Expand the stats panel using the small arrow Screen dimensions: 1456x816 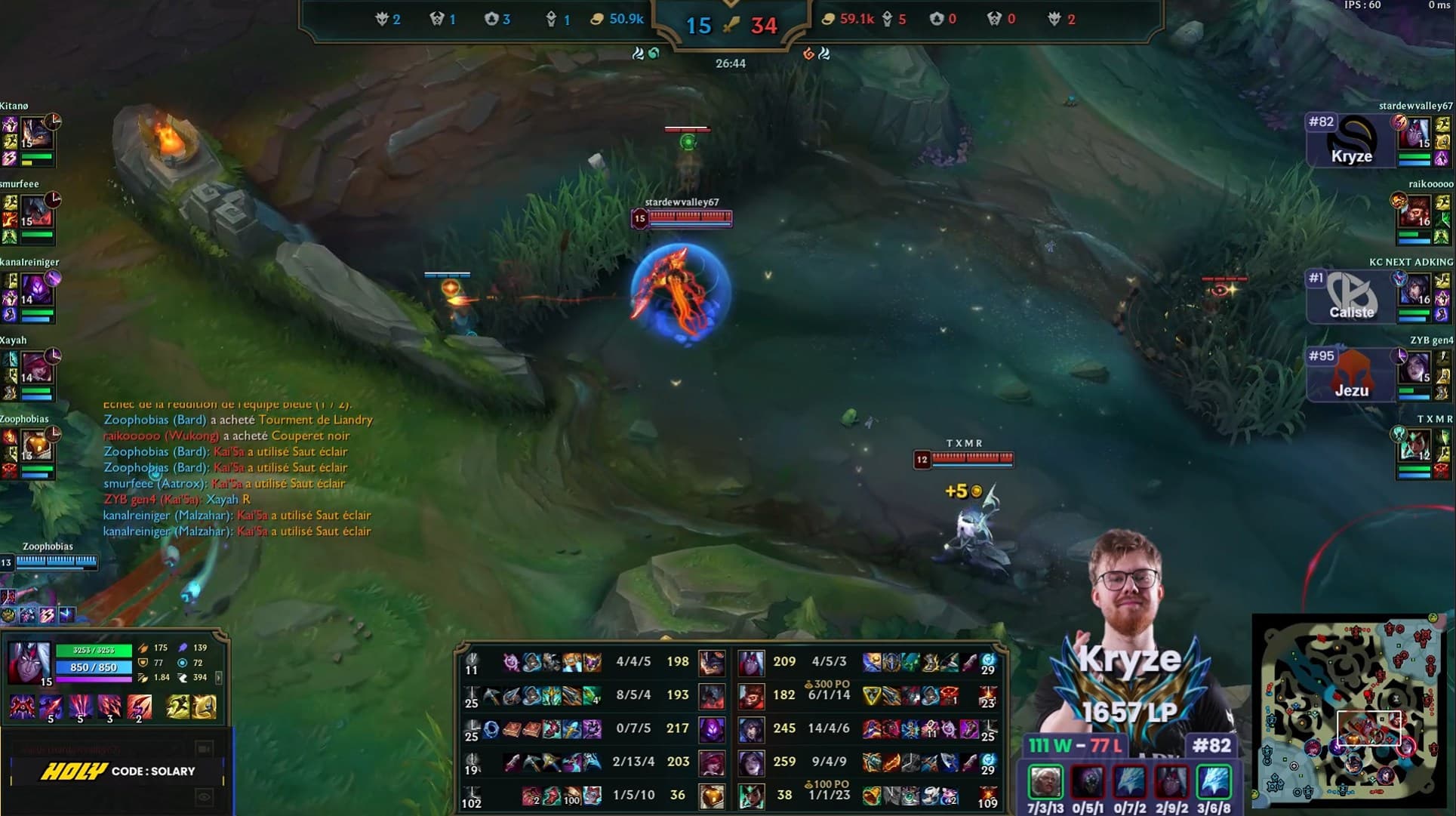219,678
